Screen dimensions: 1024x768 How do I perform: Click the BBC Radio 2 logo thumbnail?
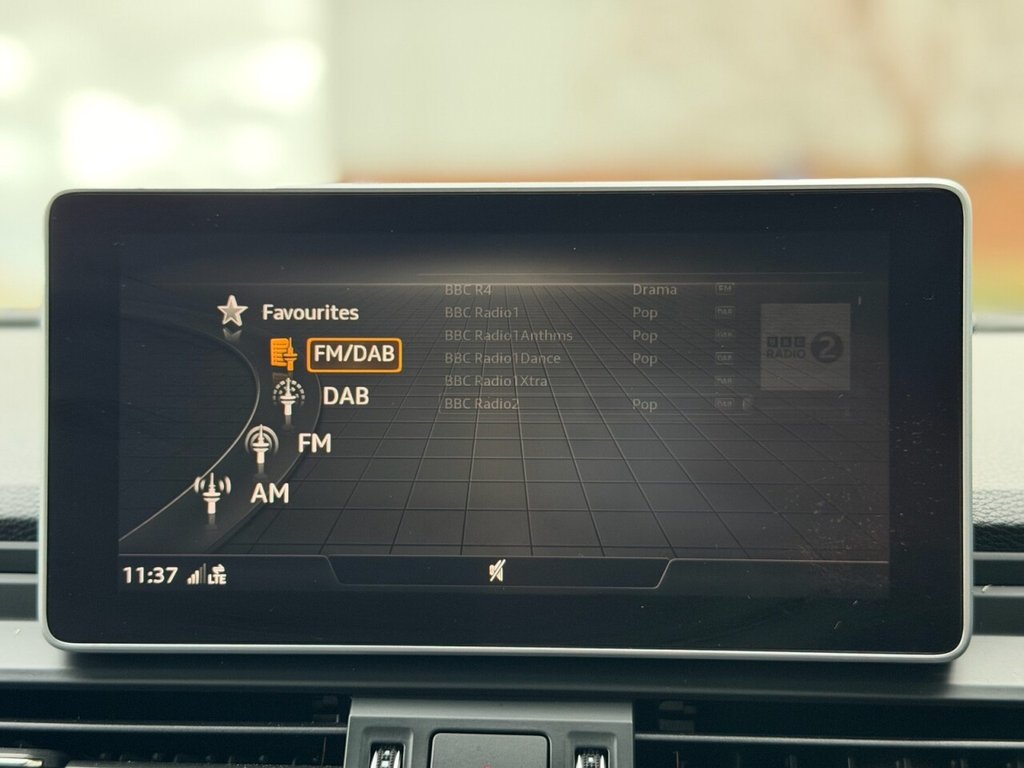click(805, 347)
